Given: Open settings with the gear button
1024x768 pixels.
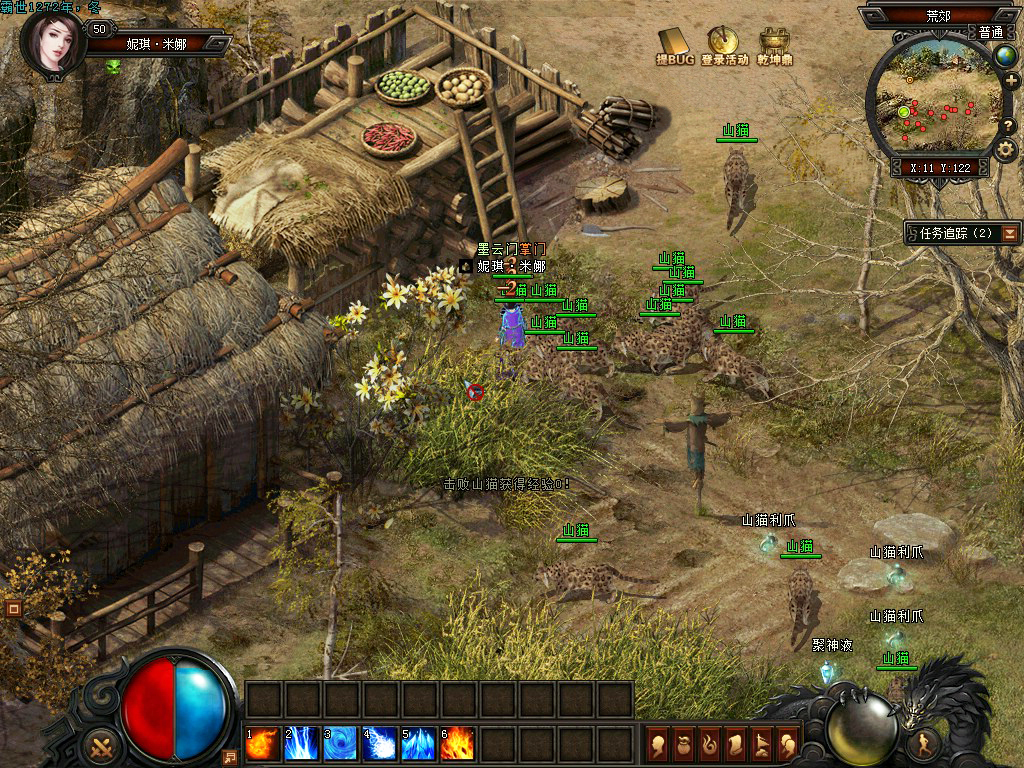Looking at the screenshot, I should (x=1005, y=151).
